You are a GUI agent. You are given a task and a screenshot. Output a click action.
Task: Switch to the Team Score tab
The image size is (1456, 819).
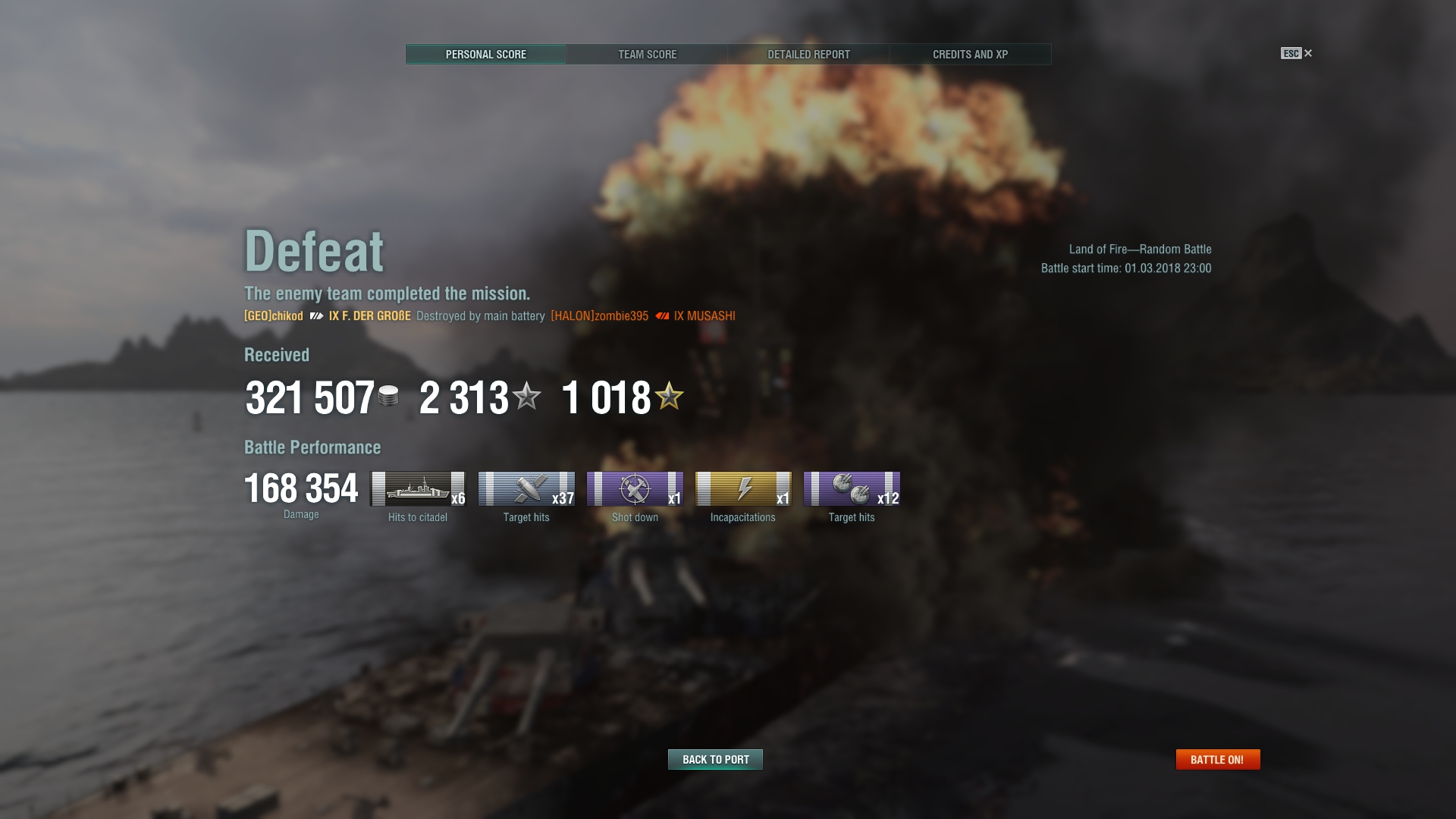647,55
